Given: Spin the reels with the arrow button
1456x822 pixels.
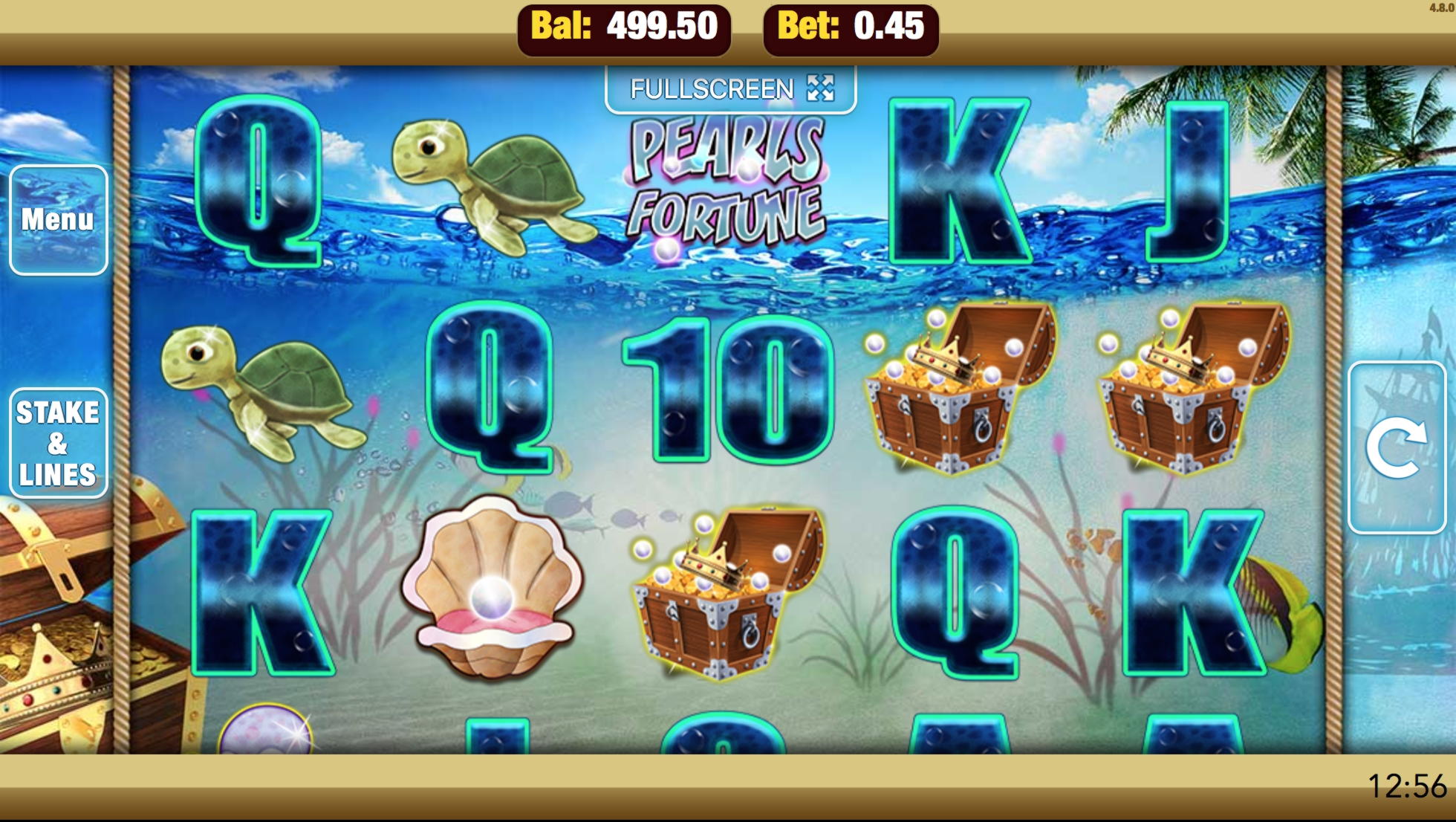Looking at the screenshot, I should tap(1396, 447).
